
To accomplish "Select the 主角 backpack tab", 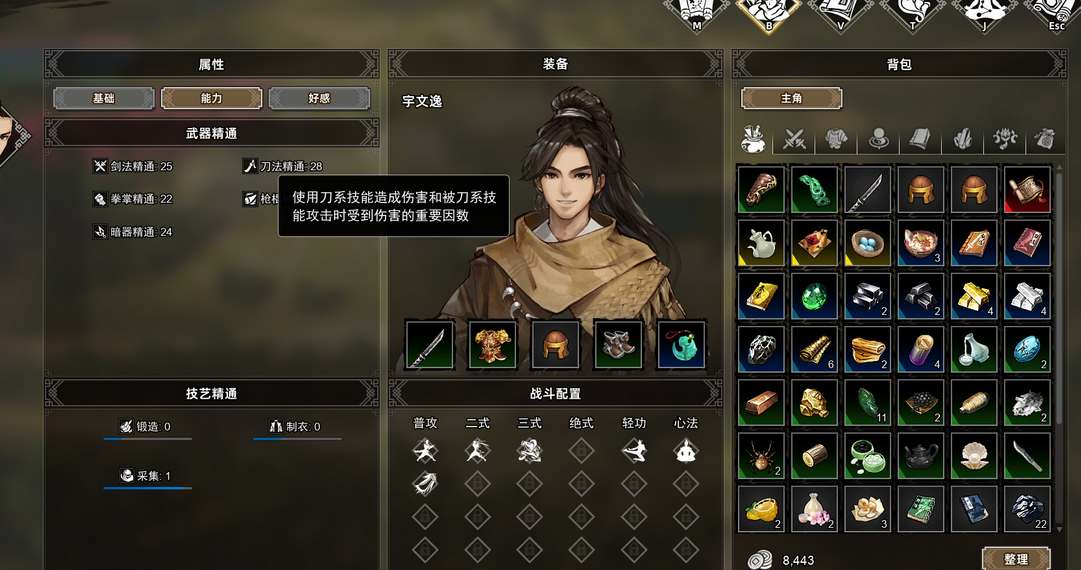I will click(x=791, y=99).
